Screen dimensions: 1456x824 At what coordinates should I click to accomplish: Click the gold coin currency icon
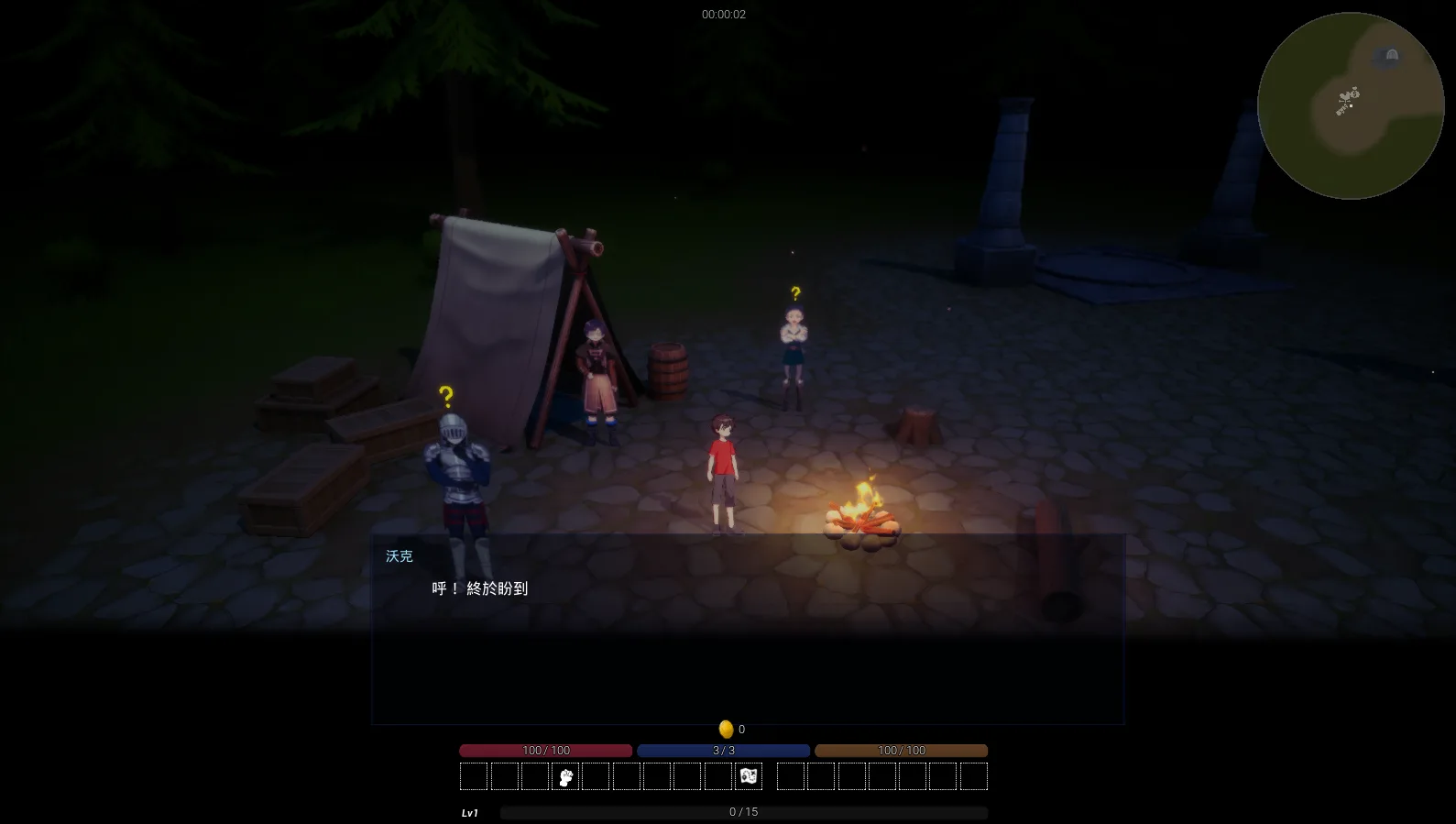coord(727,729)
